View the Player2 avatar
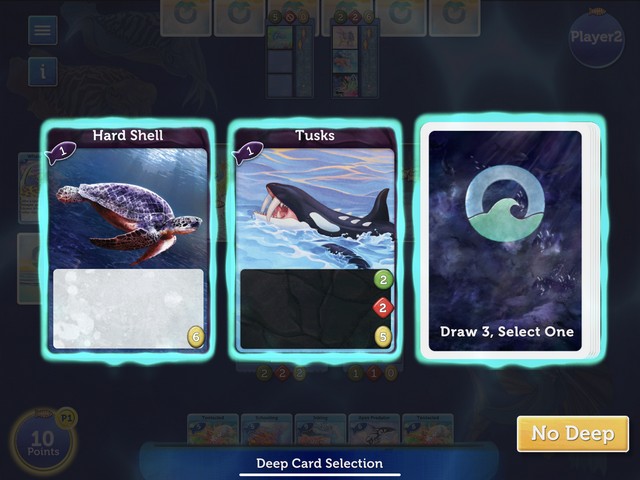Viewport: 640px width, 480px height. click(x=596, y=38)
